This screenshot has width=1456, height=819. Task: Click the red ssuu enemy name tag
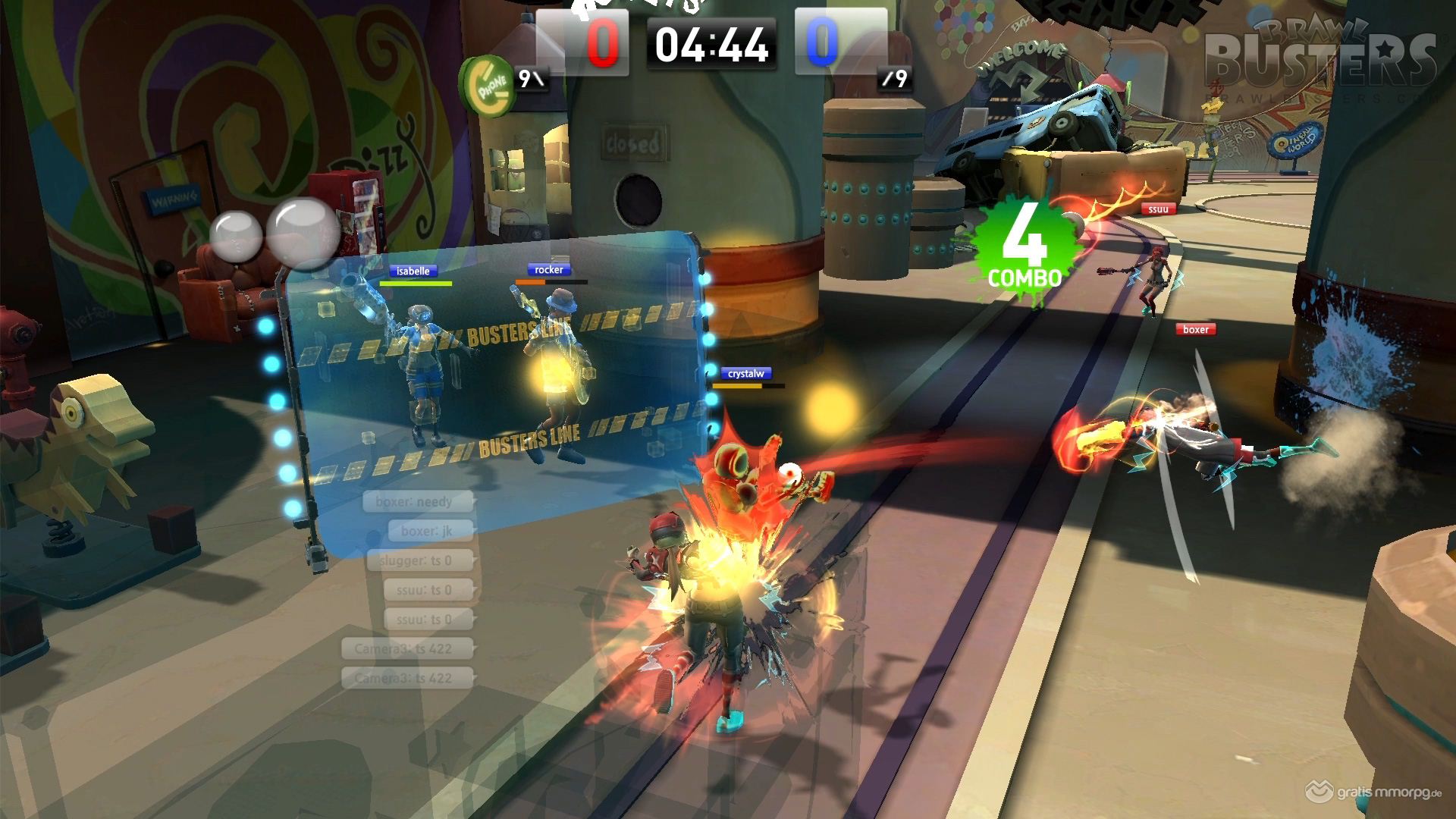click(x=1157, y=209)
